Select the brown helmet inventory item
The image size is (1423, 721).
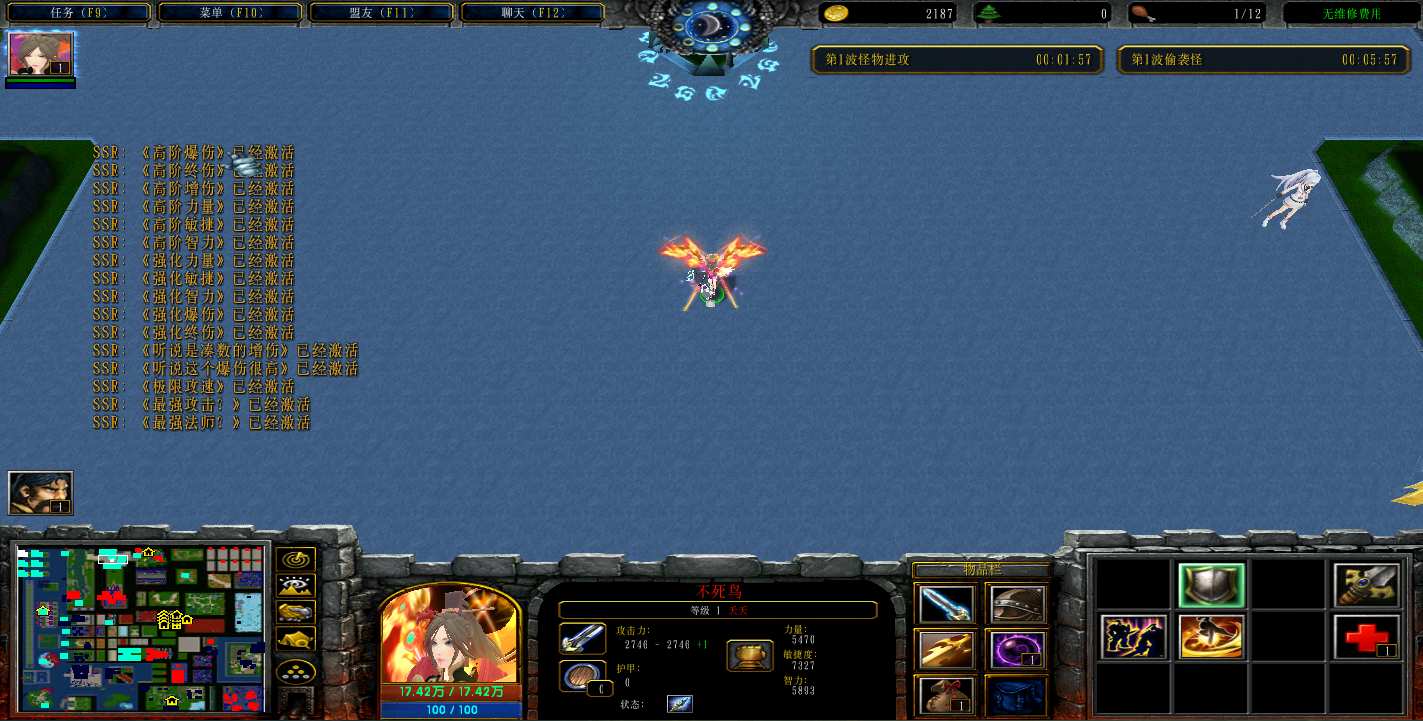(1017, 604)
